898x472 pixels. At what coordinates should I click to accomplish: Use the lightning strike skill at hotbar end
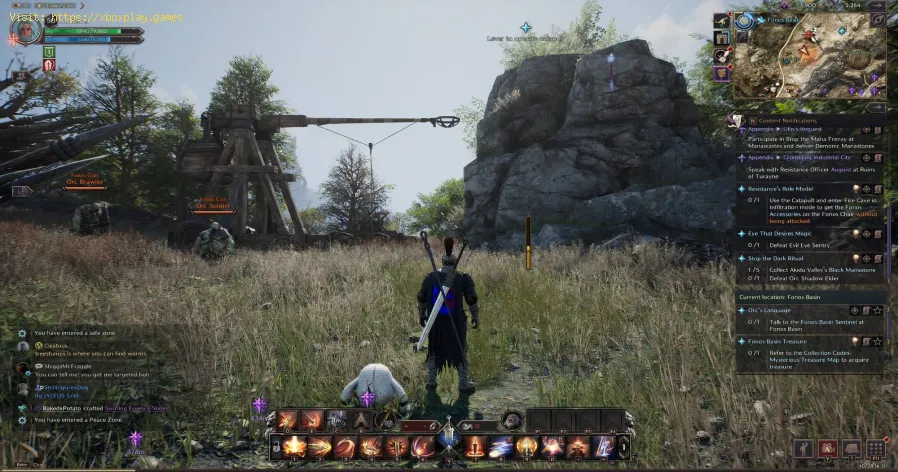[x=603, y=447]
